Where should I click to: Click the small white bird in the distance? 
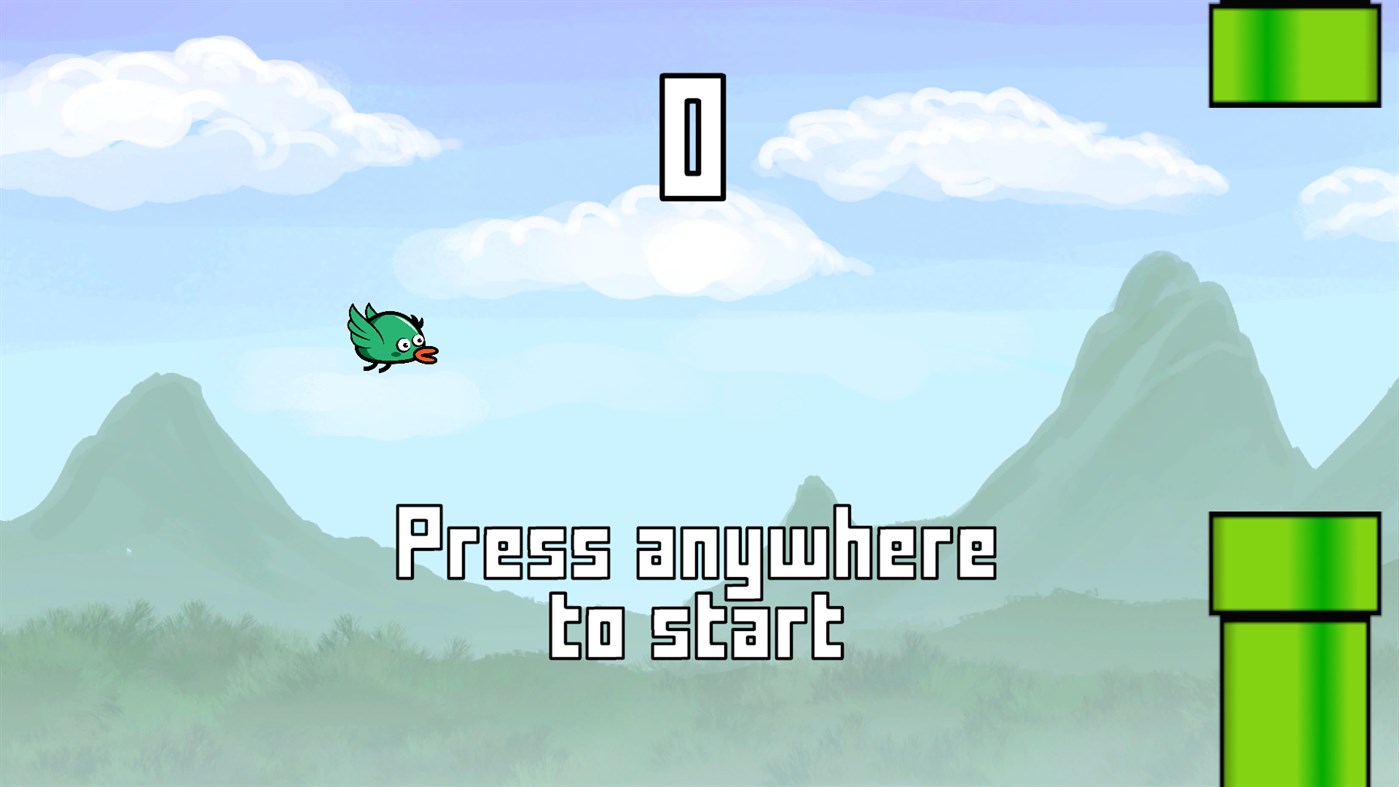(x=129, y=550)
